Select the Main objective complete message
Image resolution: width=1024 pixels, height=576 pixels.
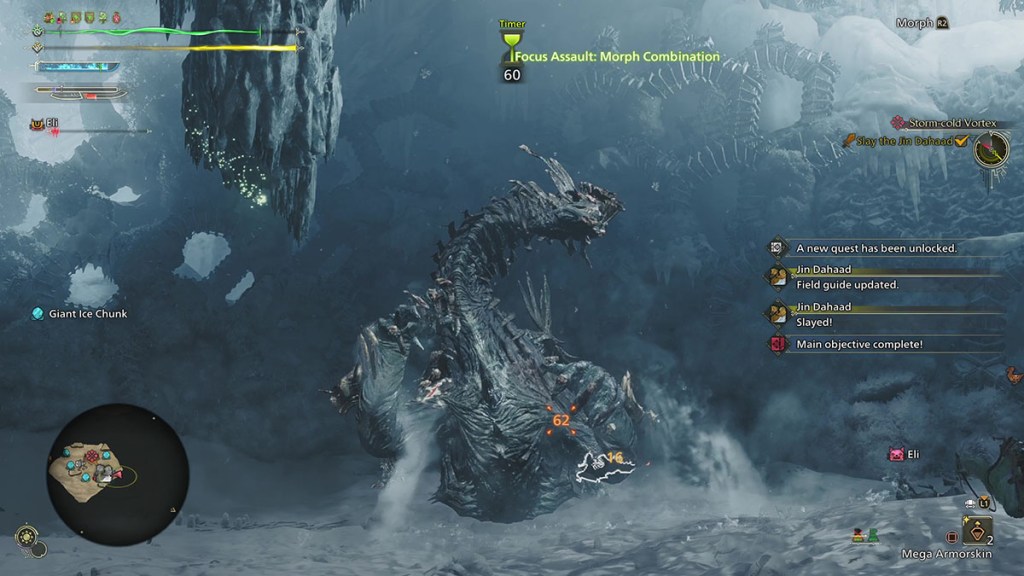[x=859, y=345]
